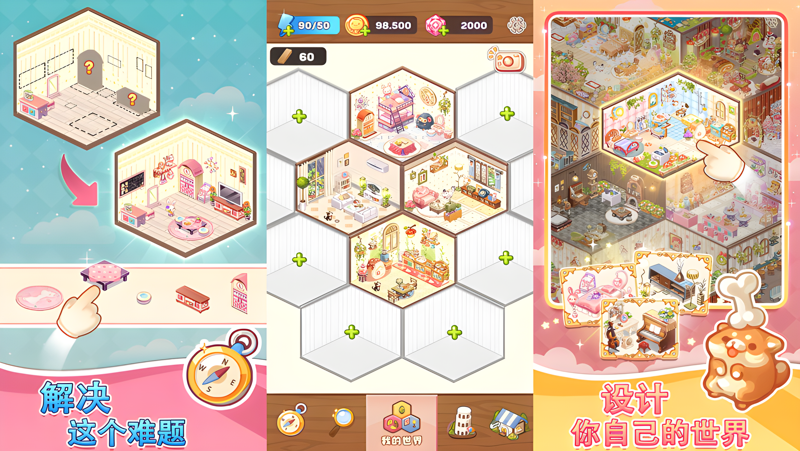This screenshot has height=451, width=800.
Task: Open the white sofa living room hexagon
Action: (x=347, y=184)
